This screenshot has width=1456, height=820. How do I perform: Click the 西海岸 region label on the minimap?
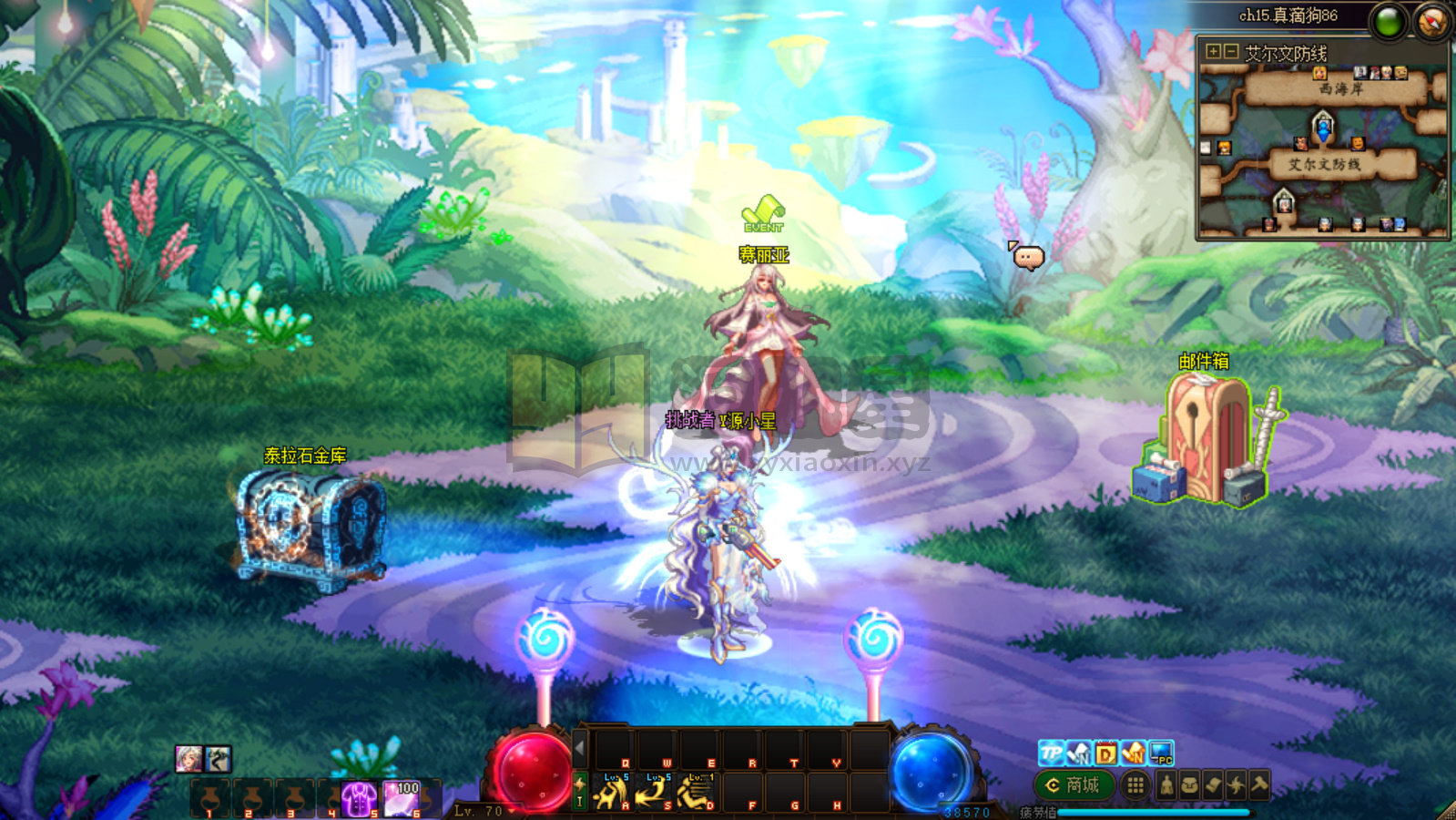click(1342, 89)
